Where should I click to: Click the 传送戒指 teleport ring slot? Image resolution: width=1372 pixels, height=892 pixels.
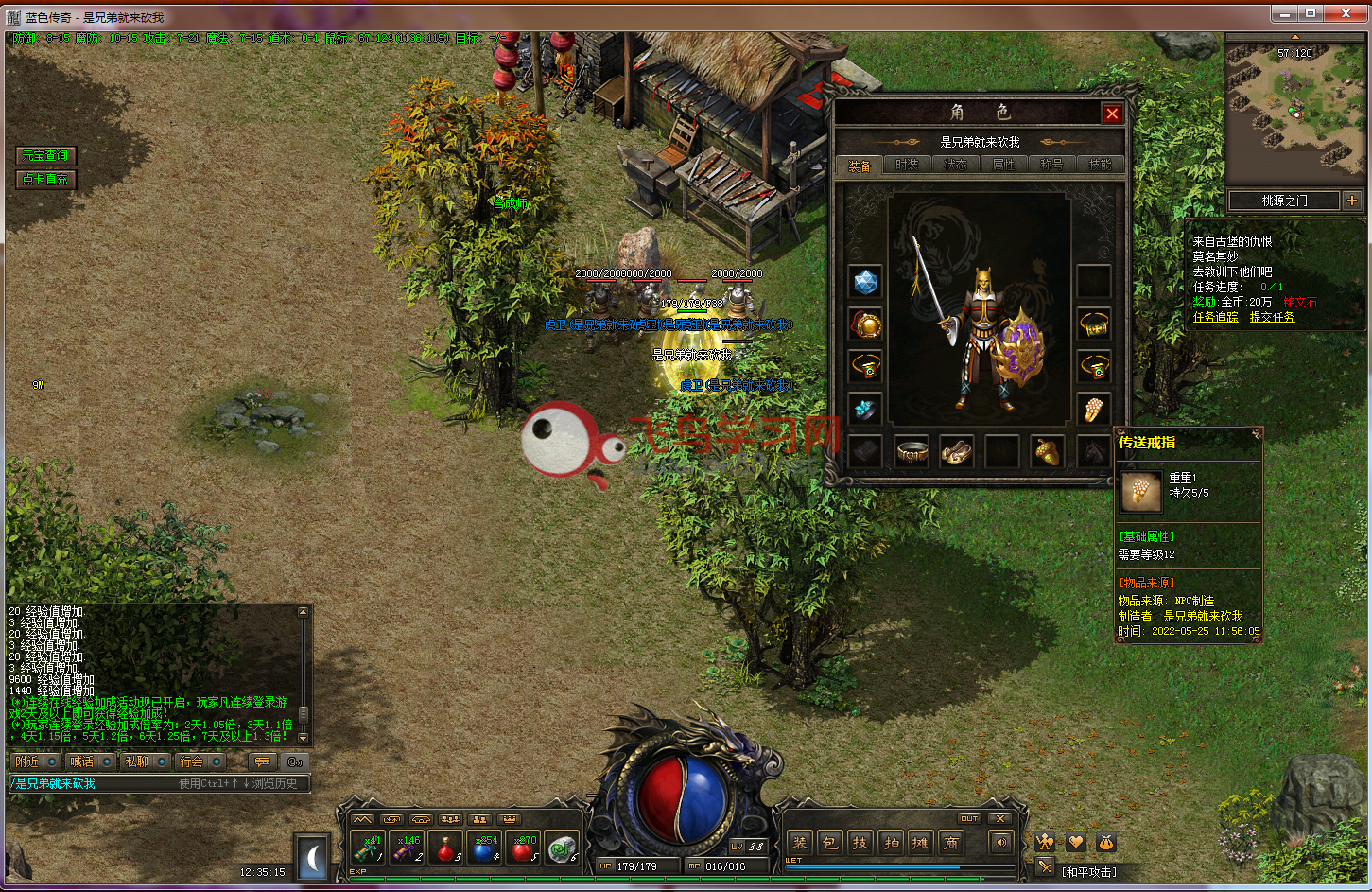pyautogui.click(x=1093, y=410)
